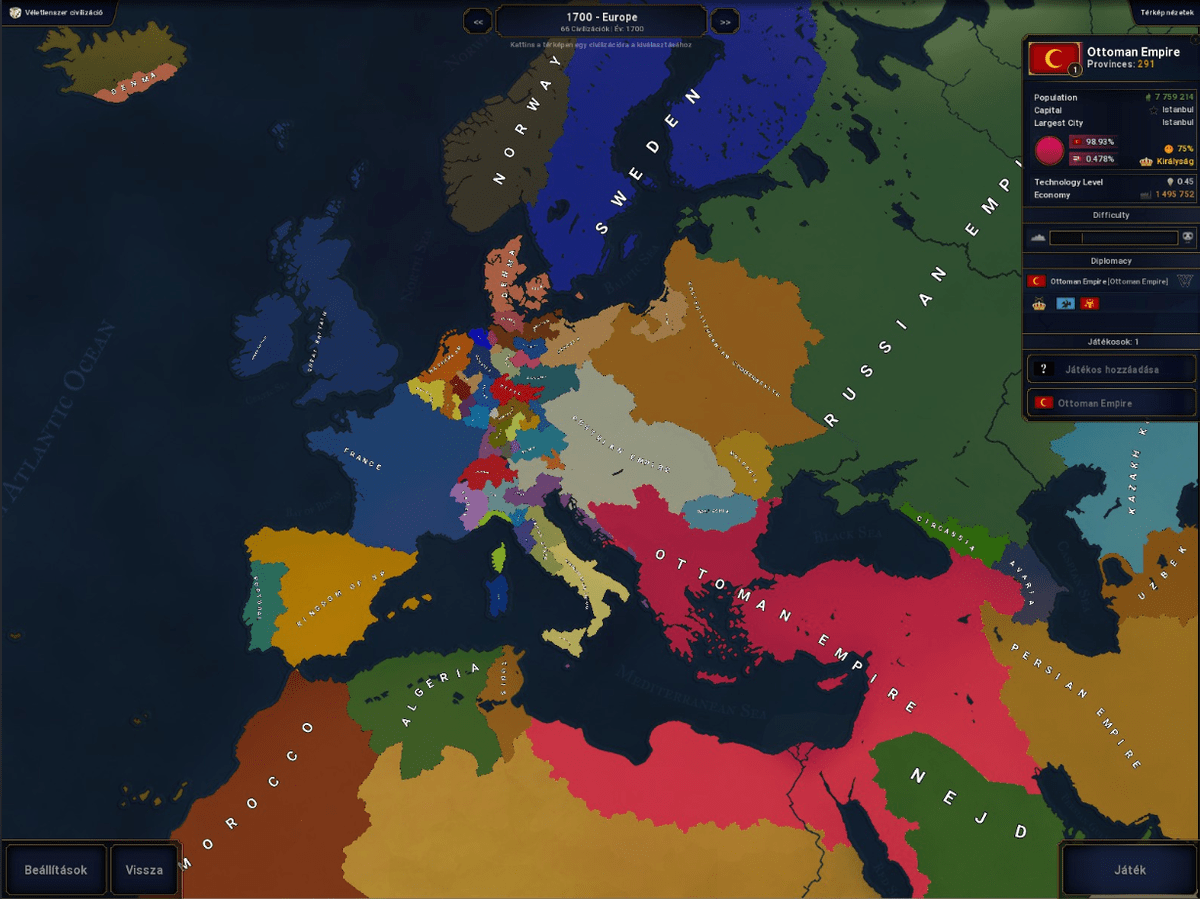1200x899 pixels.
Task: Click the Ottoman Empire flag in the header
Action: (1054, 59)
